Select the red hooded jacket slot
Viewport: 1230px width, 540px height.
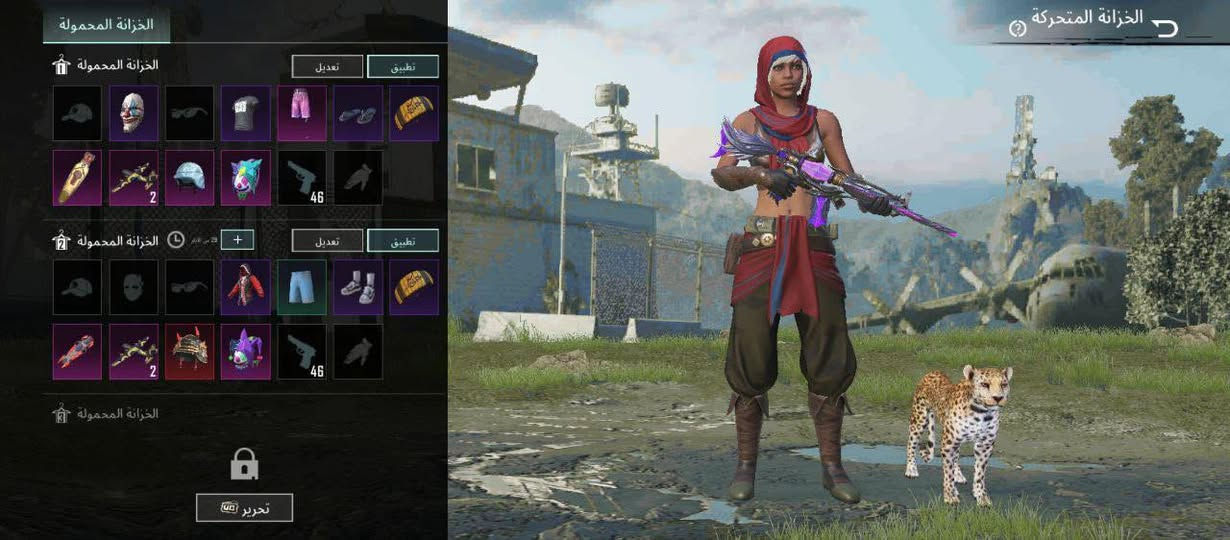coord(245,287)
